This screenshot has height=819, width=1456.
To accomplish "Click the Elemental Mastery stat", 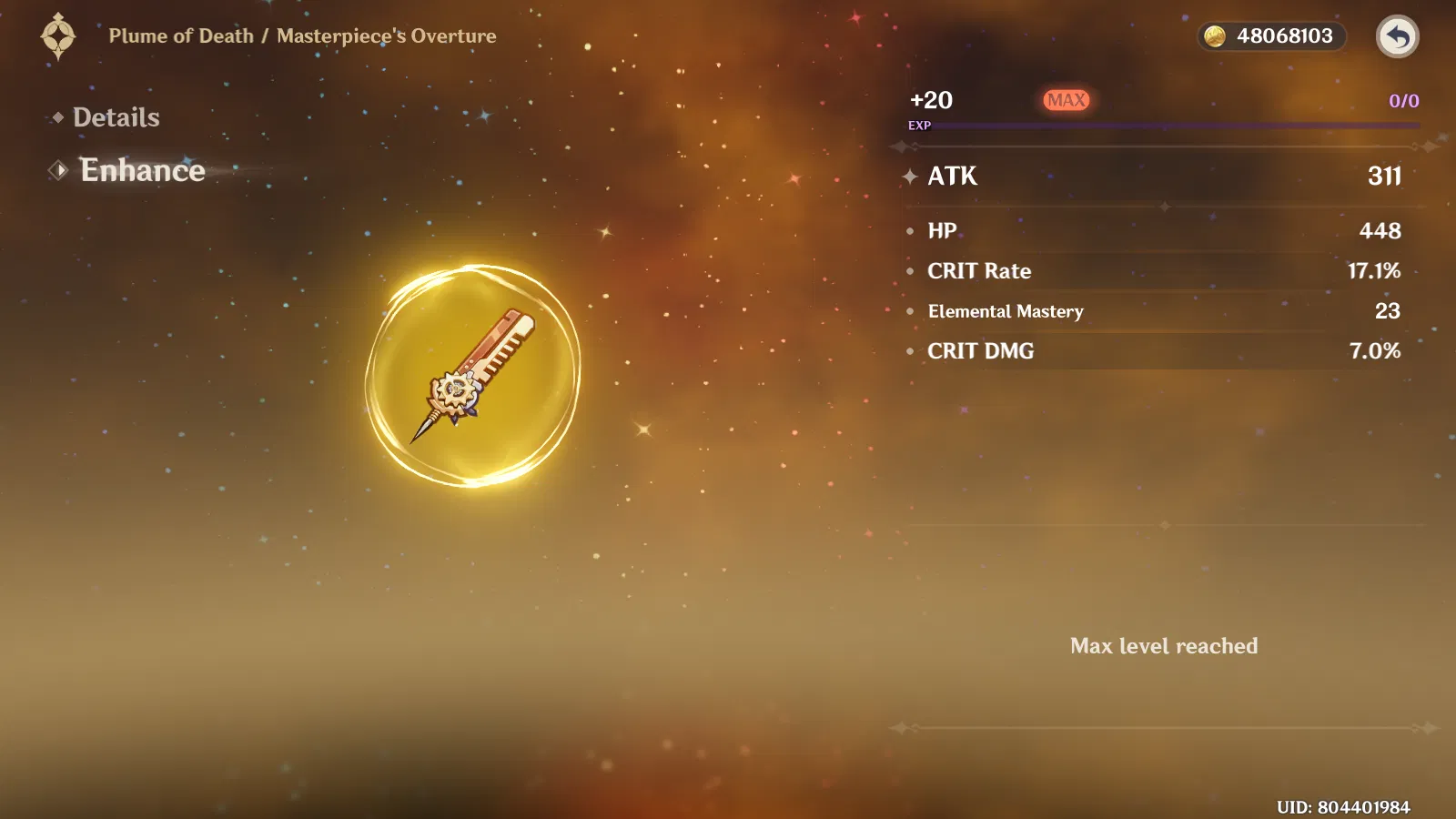I will click(1005, 311).
